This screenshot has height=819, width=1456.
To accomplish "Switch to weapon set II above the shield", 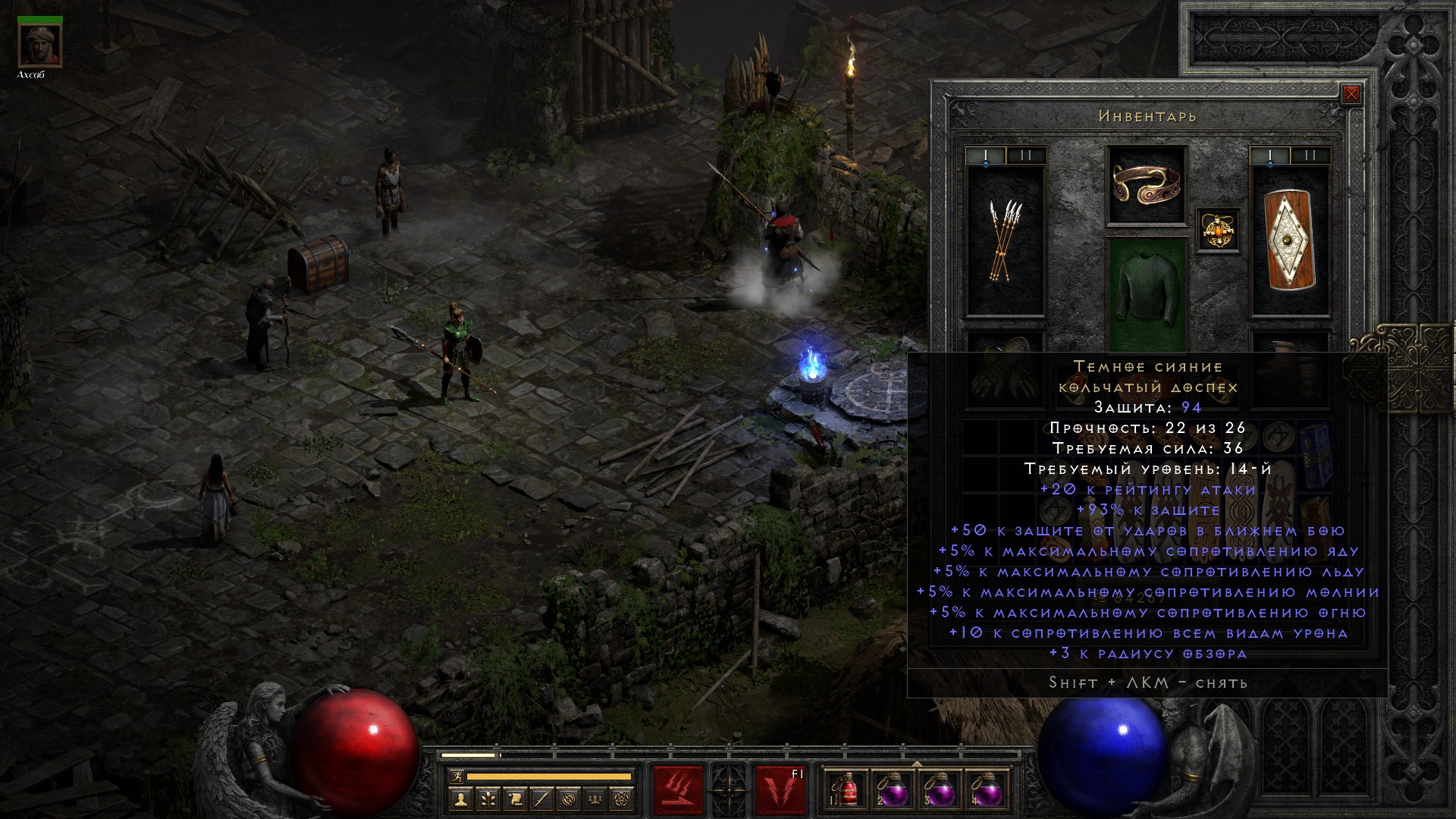I will 1310,155.
